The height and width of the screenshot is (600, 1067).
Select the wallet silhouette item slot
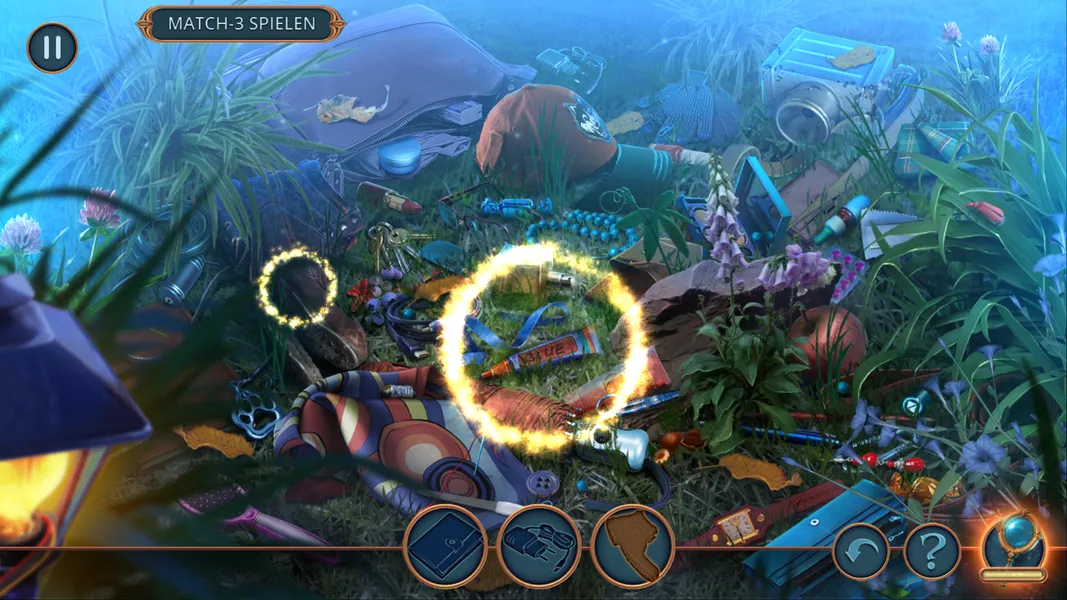[445, 546]
